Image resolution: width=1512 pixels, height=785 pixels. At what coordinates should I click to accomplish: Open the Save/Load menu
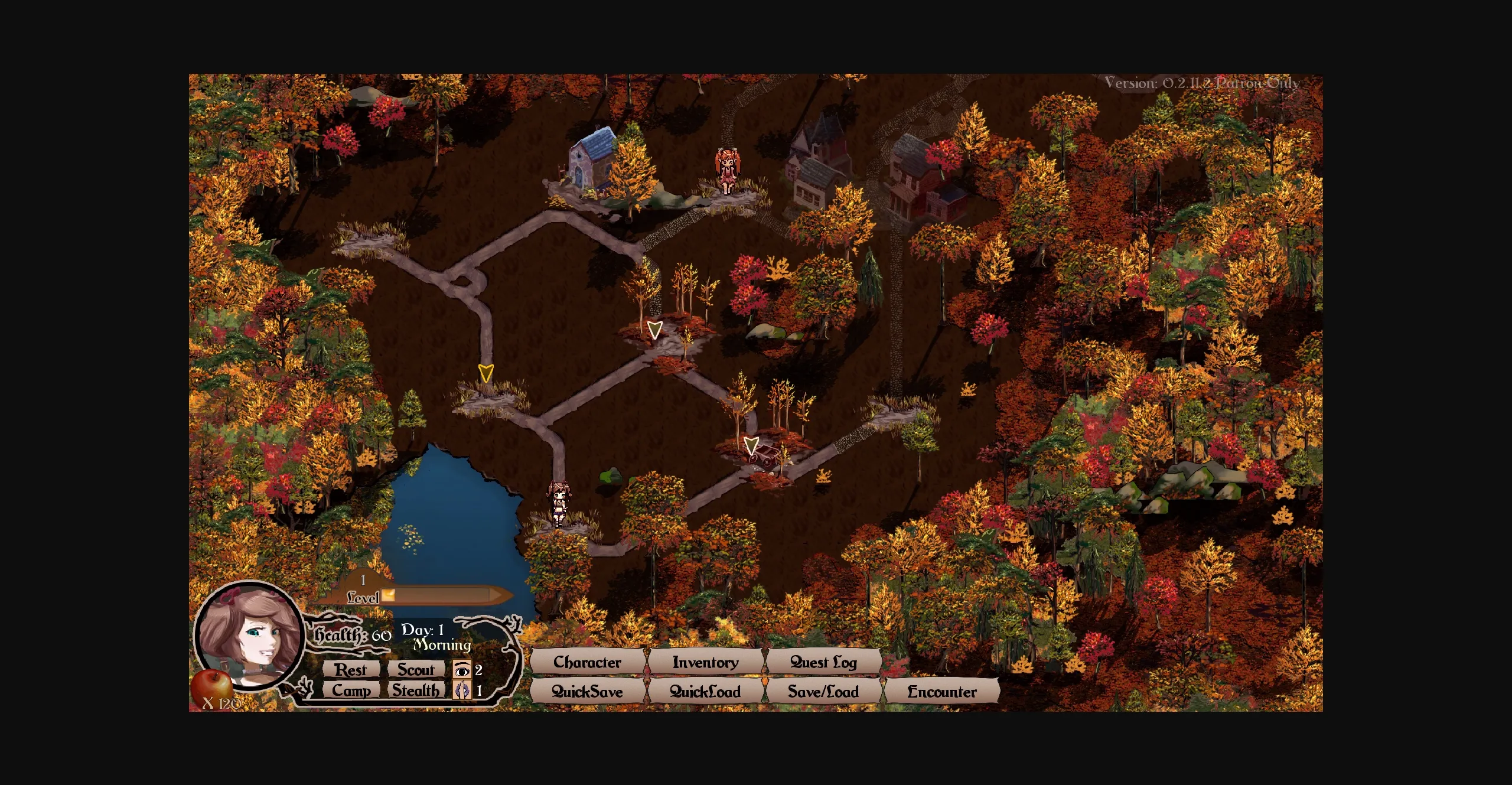tap(823, 692)
